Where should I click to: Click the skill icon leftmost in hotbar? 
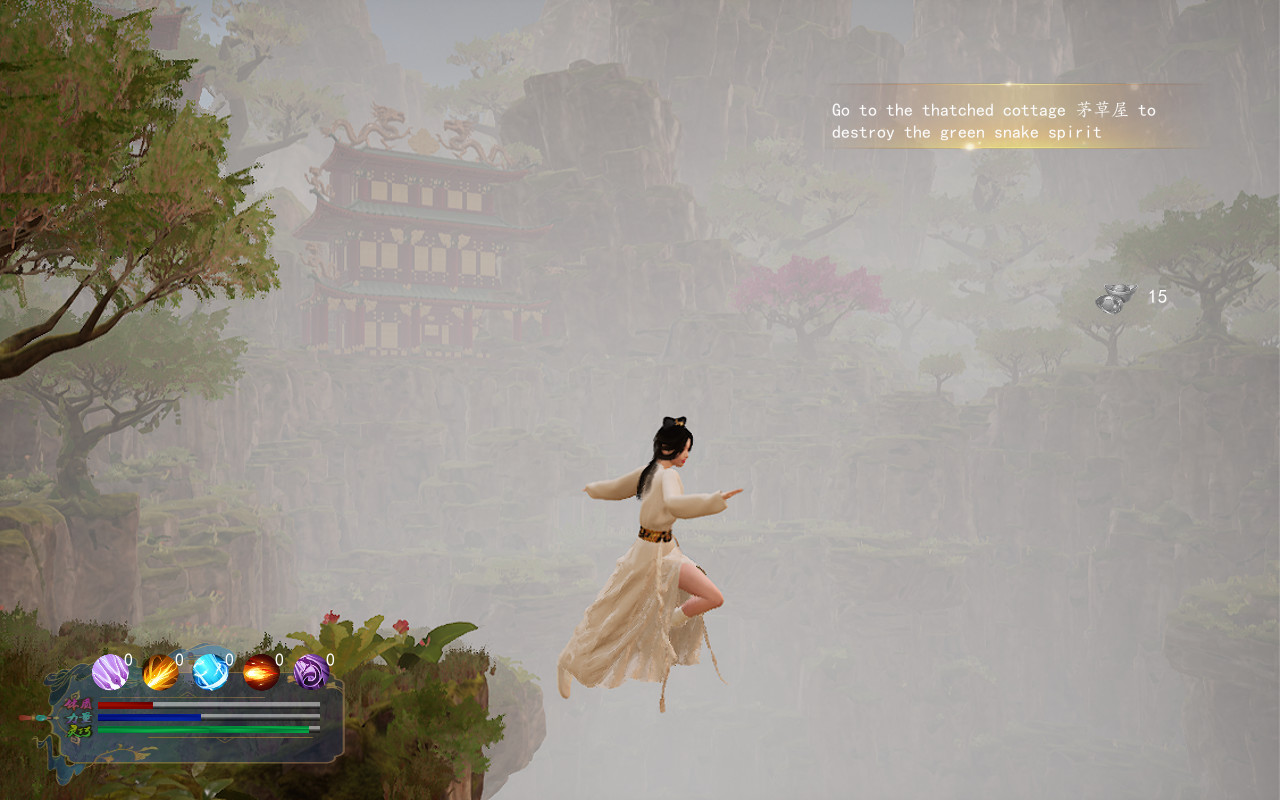(110, 672)
